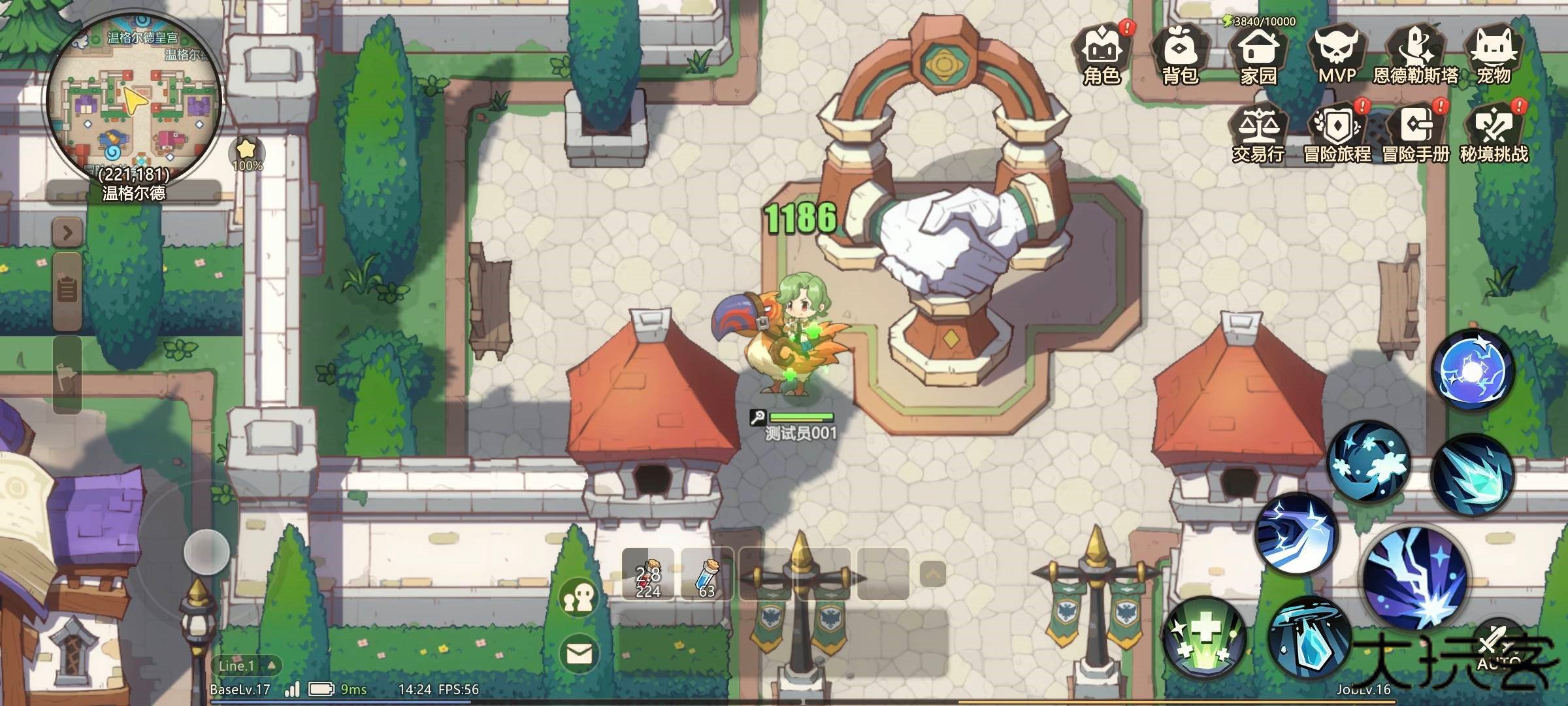This screenshot has width=1568, height=706.
Task: Expand the left side panel arrow
Action: click(x=67, y=232)
